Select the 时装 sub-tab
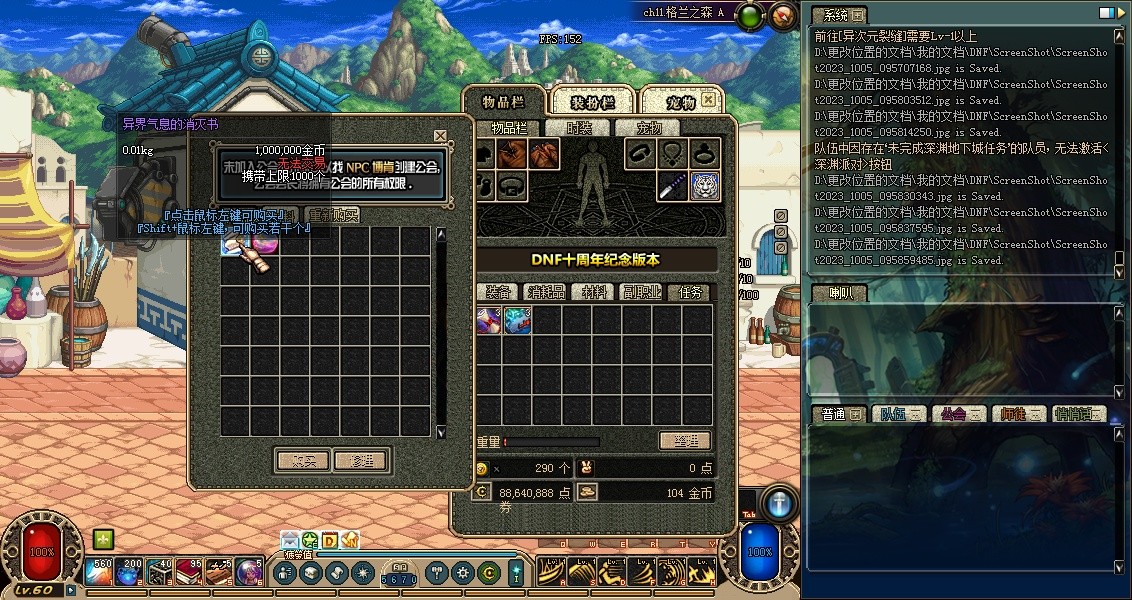Image resolution: width=1132 pixels, height=600 pixels. [579, 128]
